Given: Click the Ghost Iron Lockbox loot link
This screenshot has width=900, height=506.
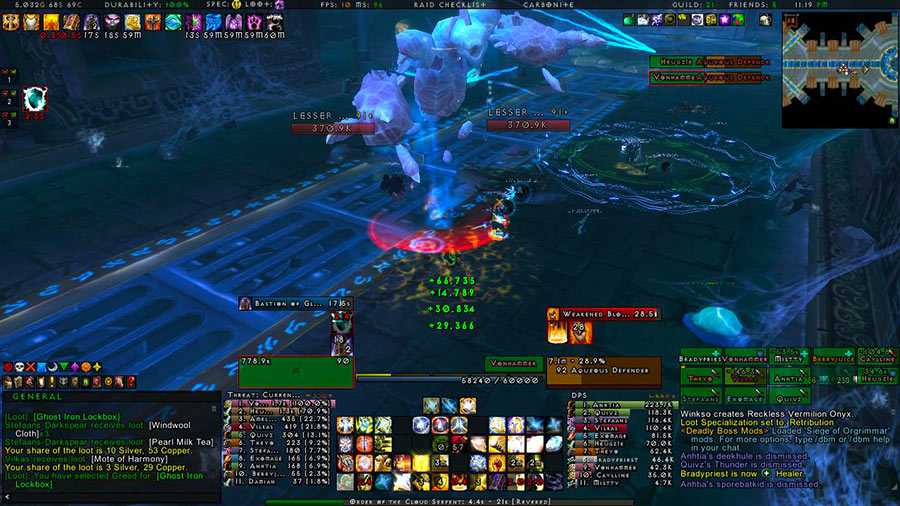Looking at the screenshot, I should [x=76, y=416].
